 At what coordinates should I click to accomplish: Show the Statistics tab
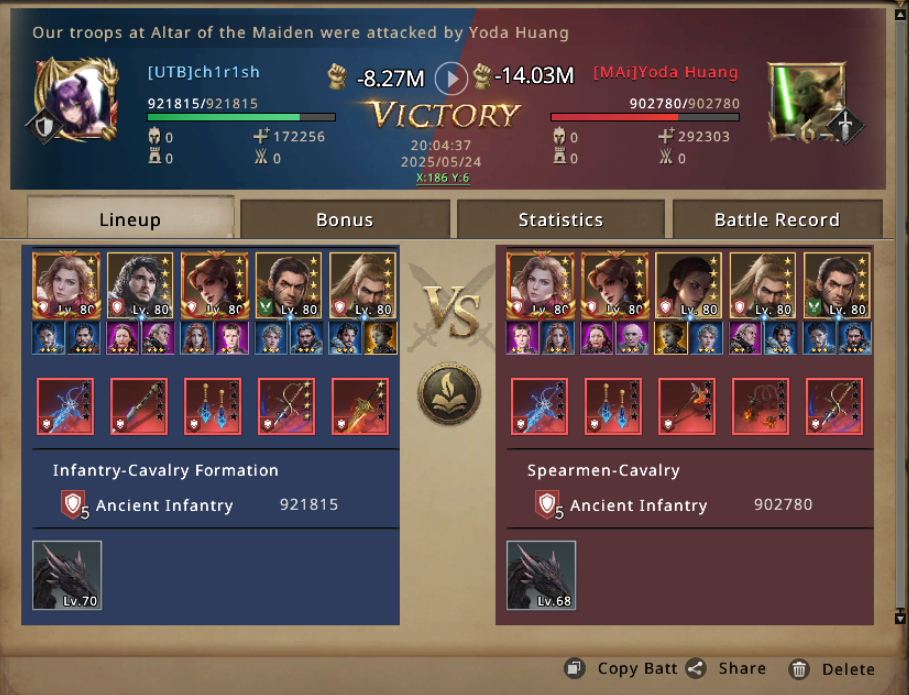(x=560, y=219)
